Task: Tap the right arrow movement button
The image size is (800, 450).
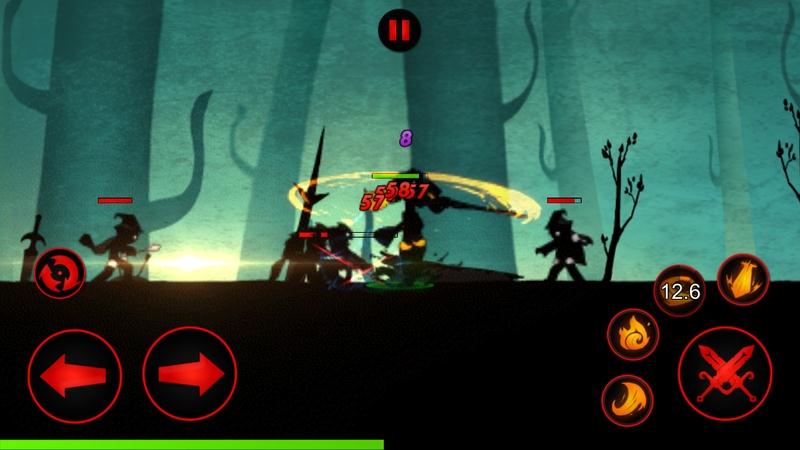Action: pos(190,374)
